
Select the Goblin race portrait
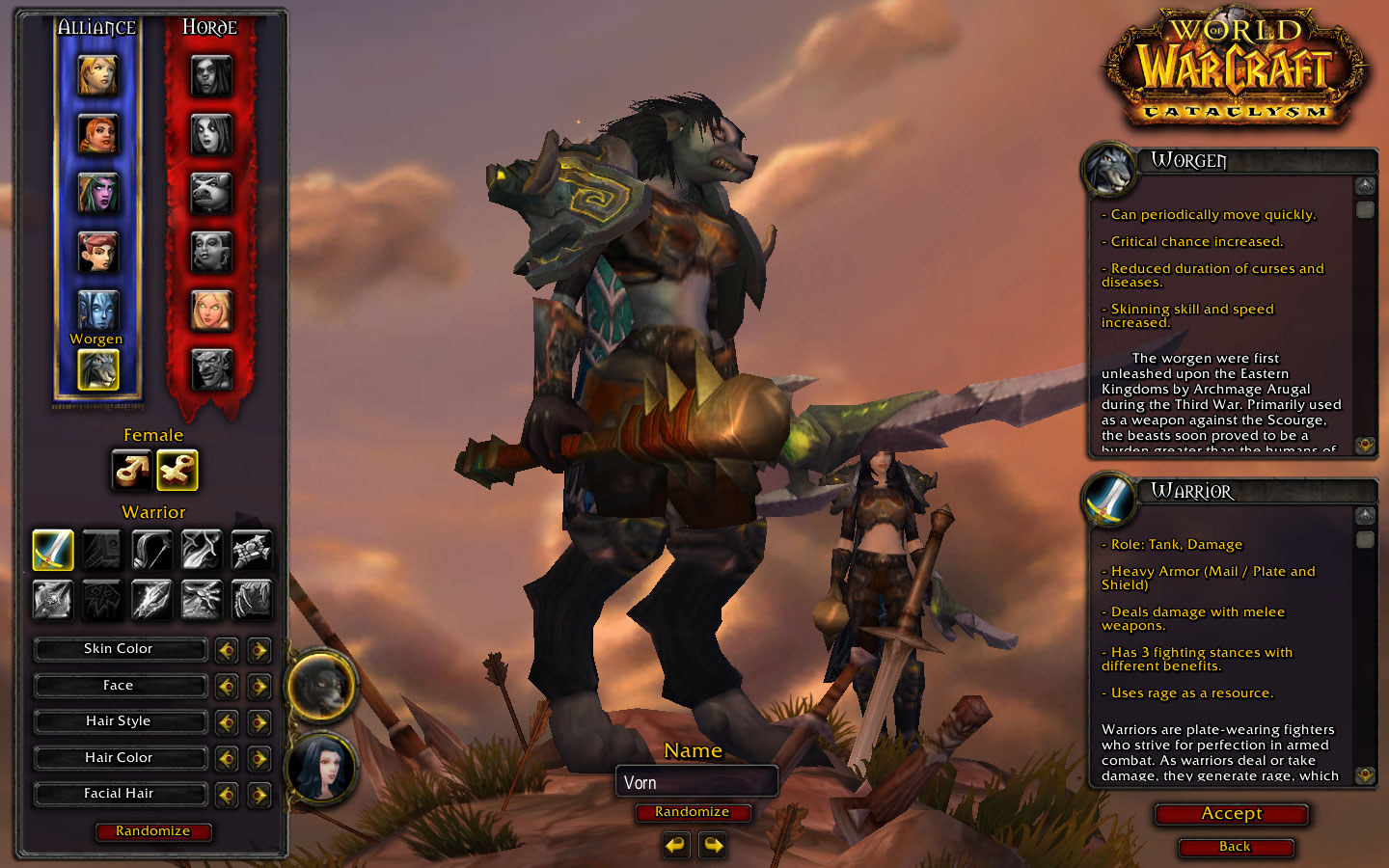click(210, 369)
